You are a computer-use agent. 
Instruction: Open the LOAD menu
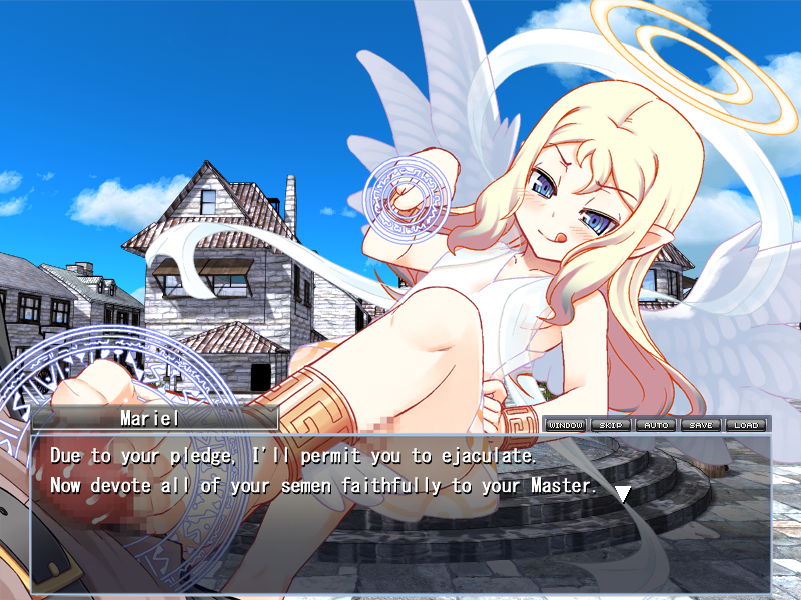coord(746,425)
